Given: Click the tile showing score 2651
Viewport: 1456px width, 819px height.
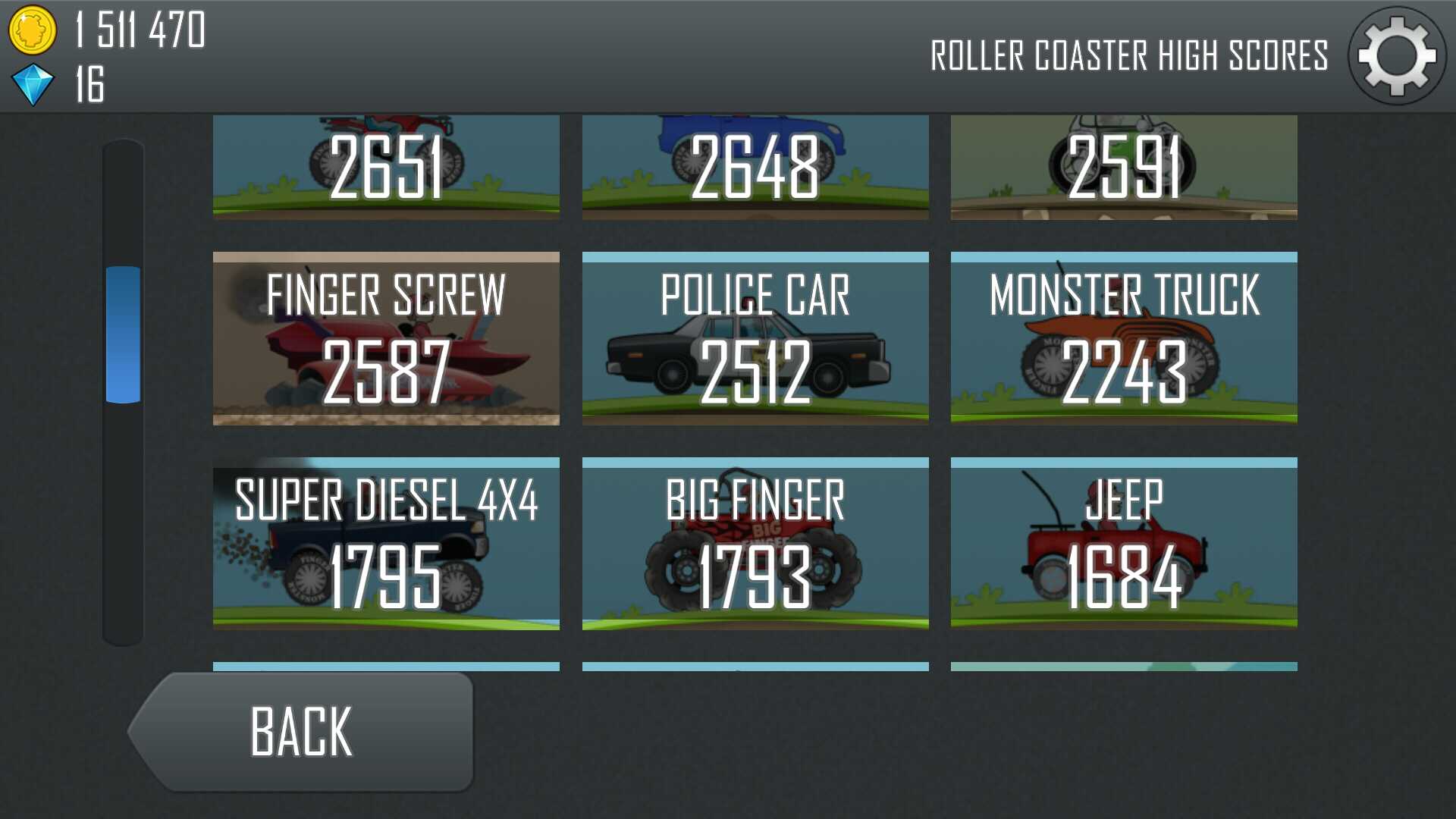Looking at the screenshot, I should coord(386,168).
